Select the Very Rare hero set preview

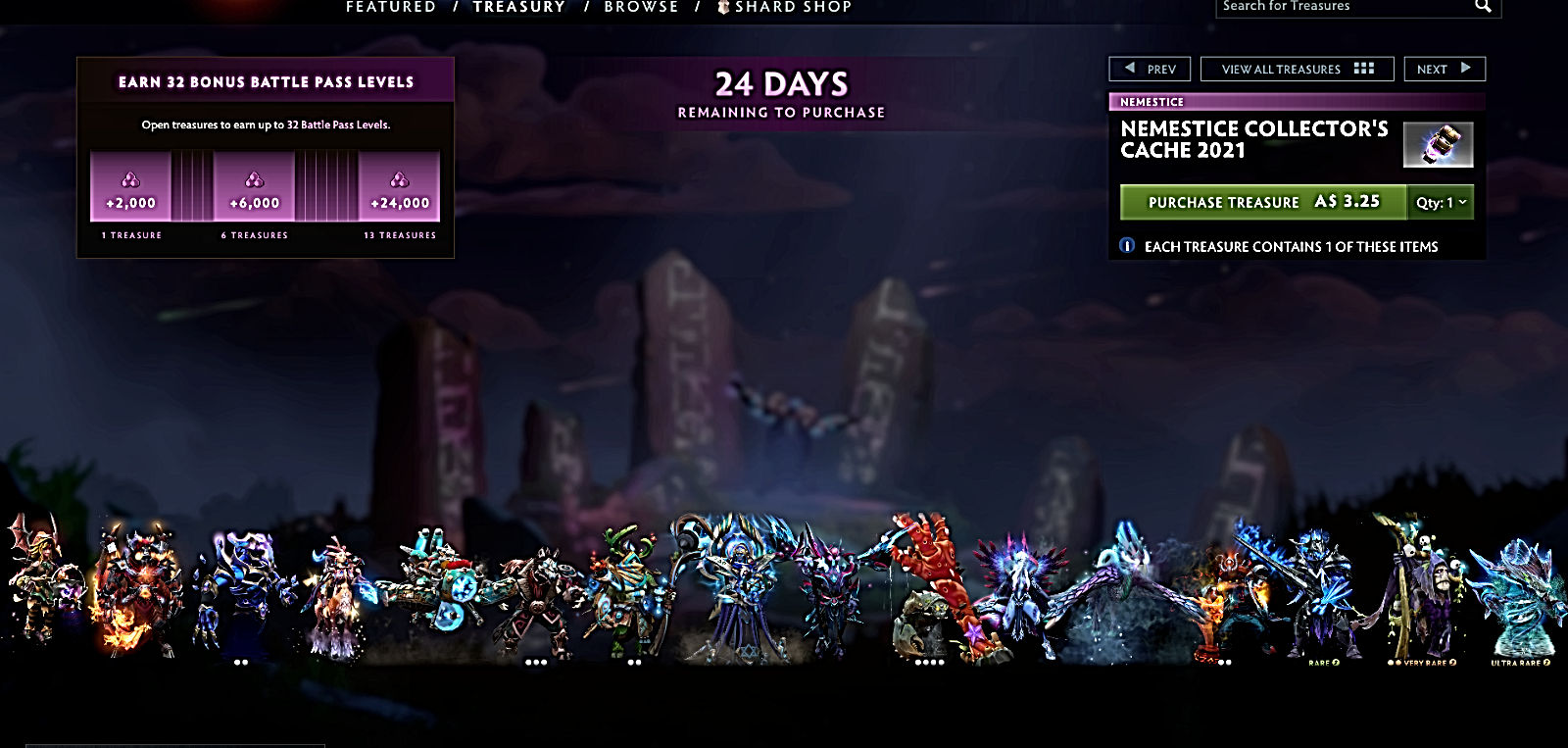pyautogui.click(x=1421, y=593)
